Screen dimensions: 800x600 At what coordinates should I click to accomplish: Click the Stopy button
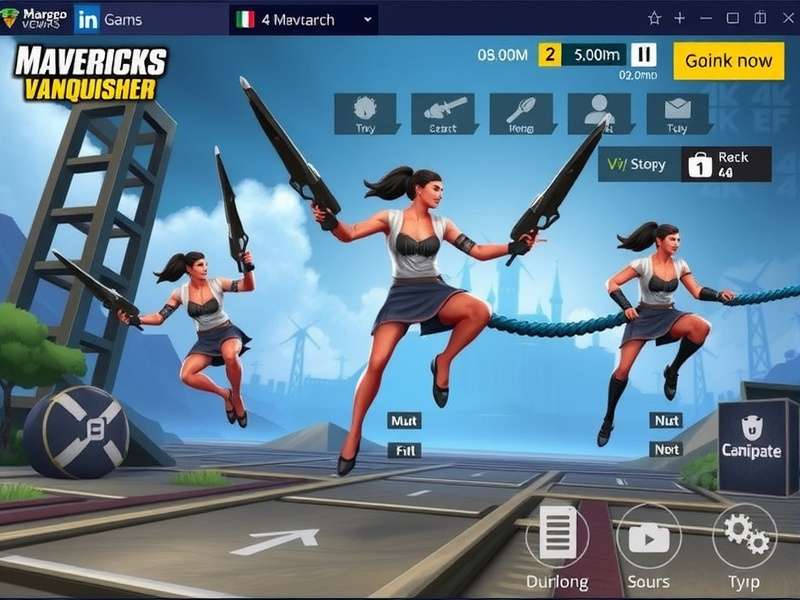click(638, 164)
